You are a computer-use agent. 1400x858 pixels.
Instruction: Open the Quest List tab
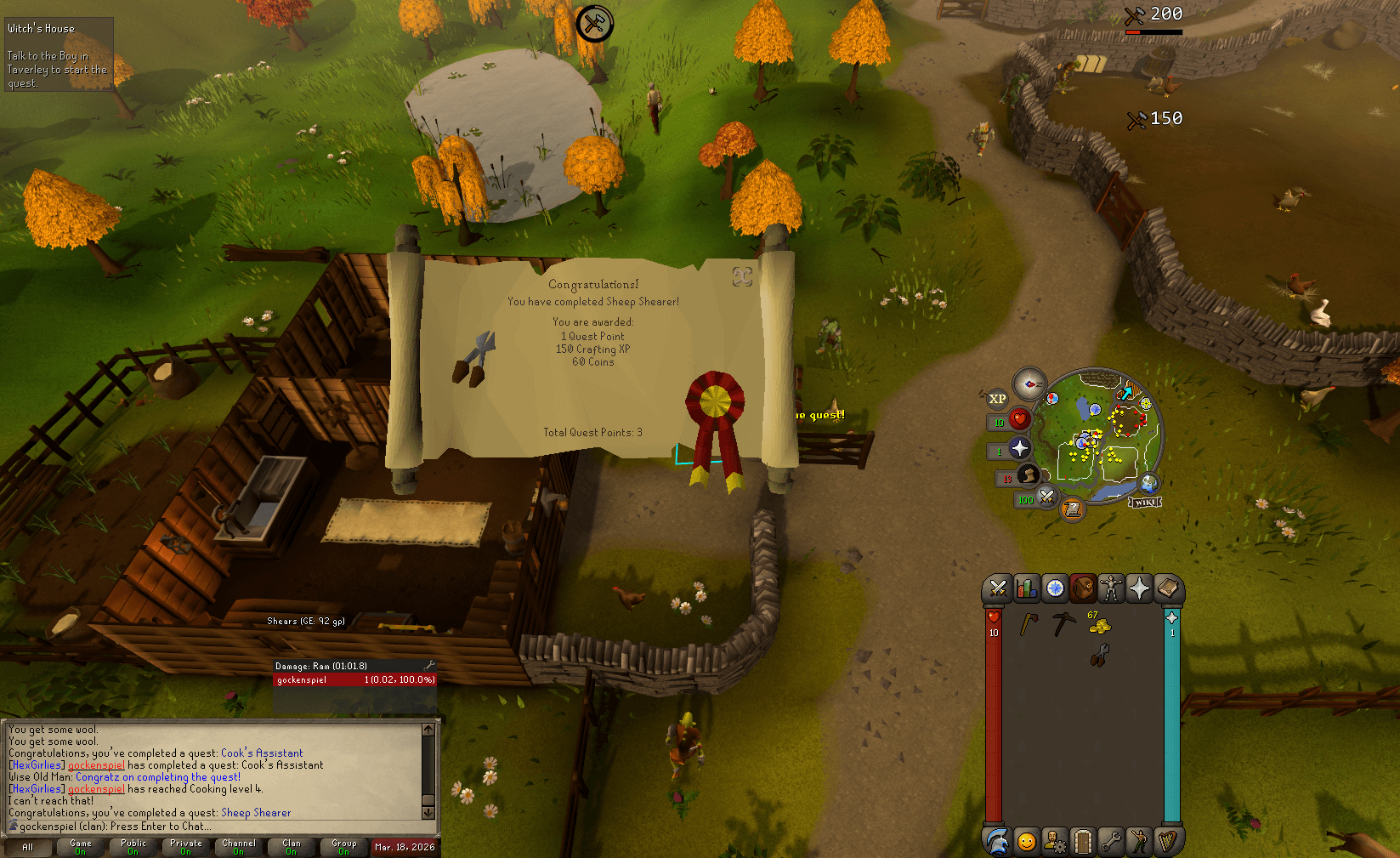pos(1054,588)
